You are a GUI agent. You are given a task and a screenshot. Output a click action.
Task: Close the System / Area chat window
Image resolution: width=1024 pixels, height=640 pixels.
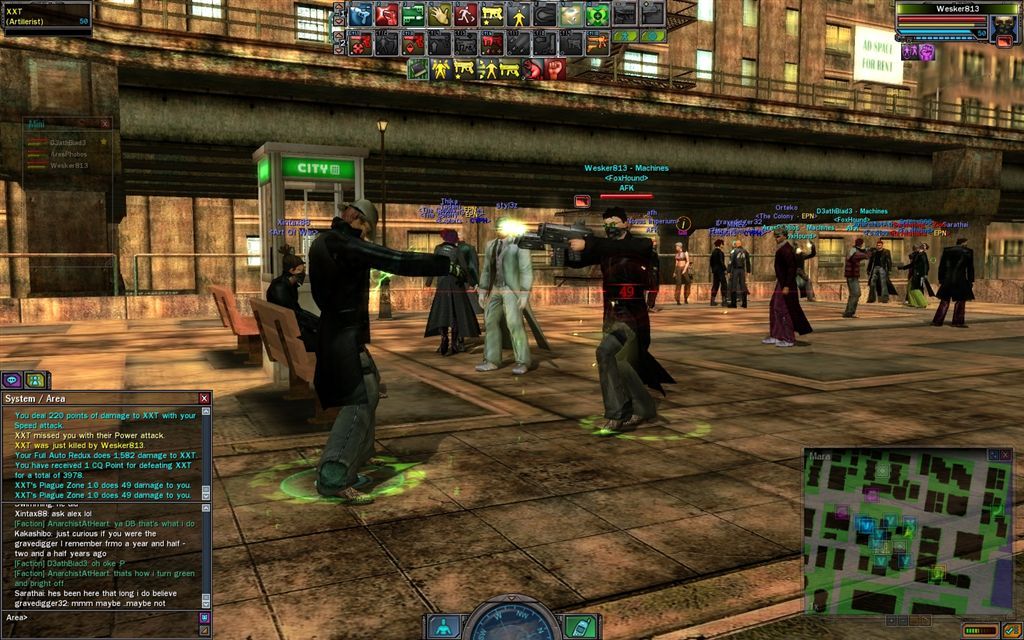204,398
